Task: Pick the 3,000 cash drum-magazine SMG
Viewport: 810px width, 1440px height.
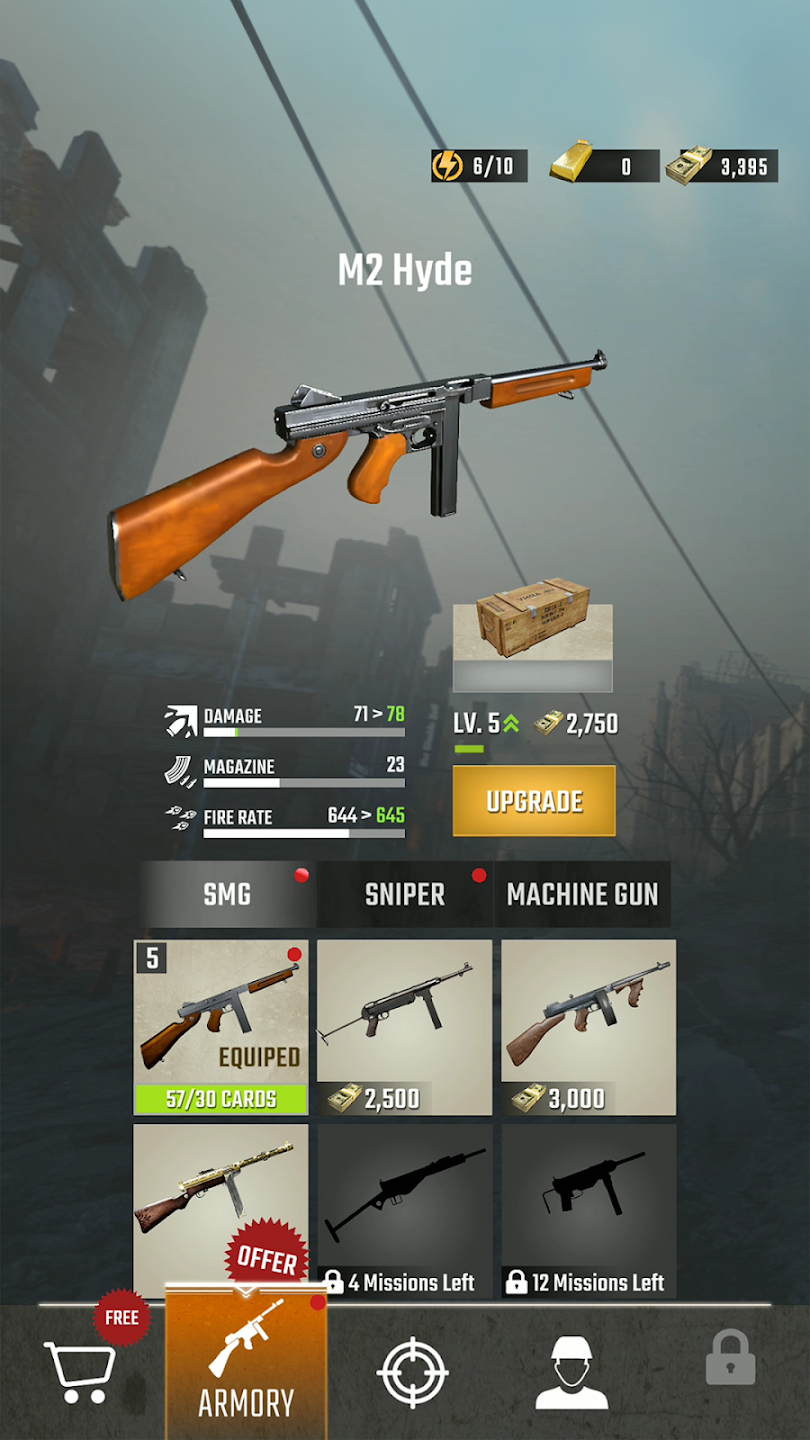Action: tap(588, 1026)
